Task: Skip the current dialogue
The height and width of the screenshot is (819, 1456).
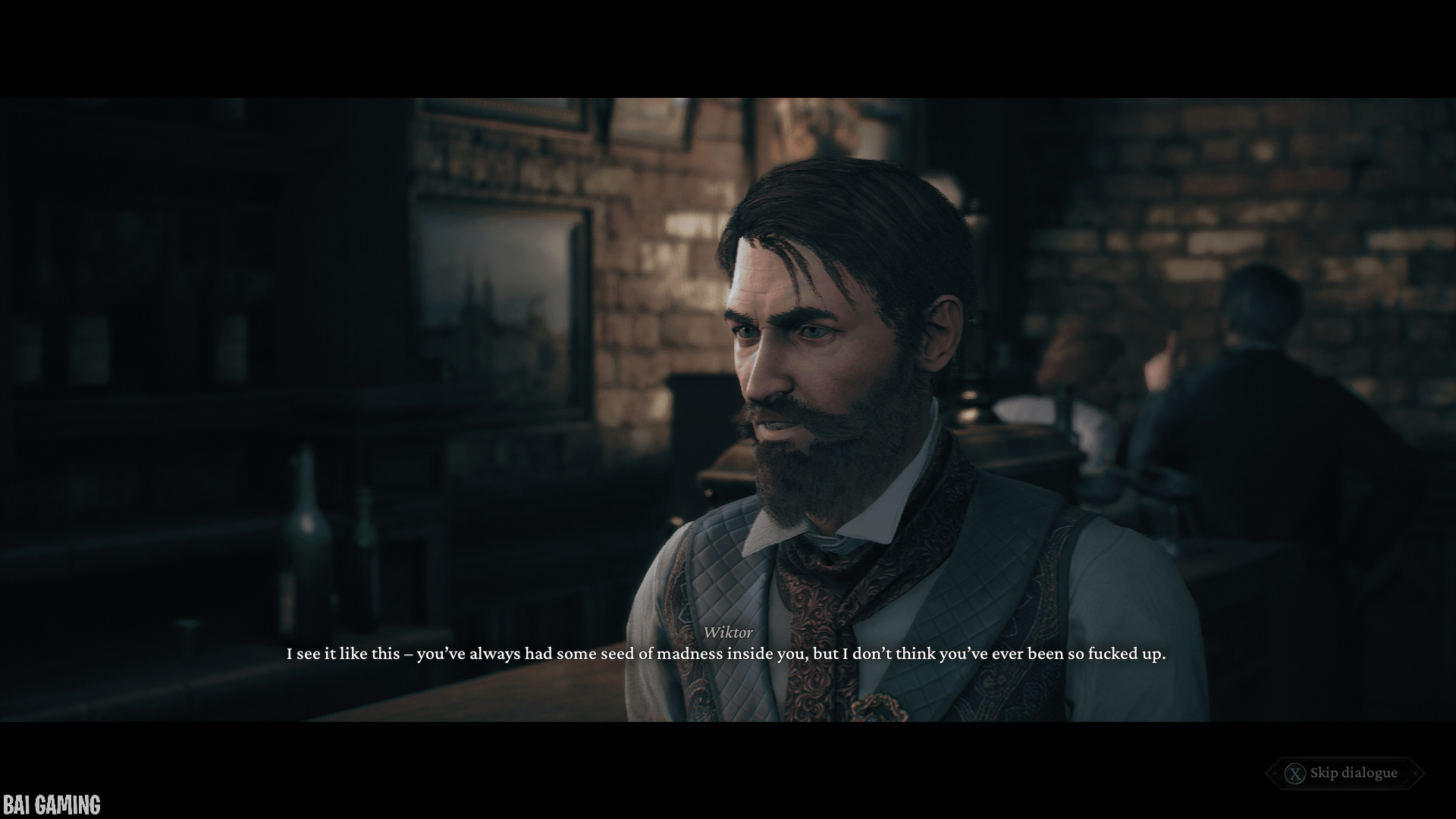Action: click(1344, 773)
